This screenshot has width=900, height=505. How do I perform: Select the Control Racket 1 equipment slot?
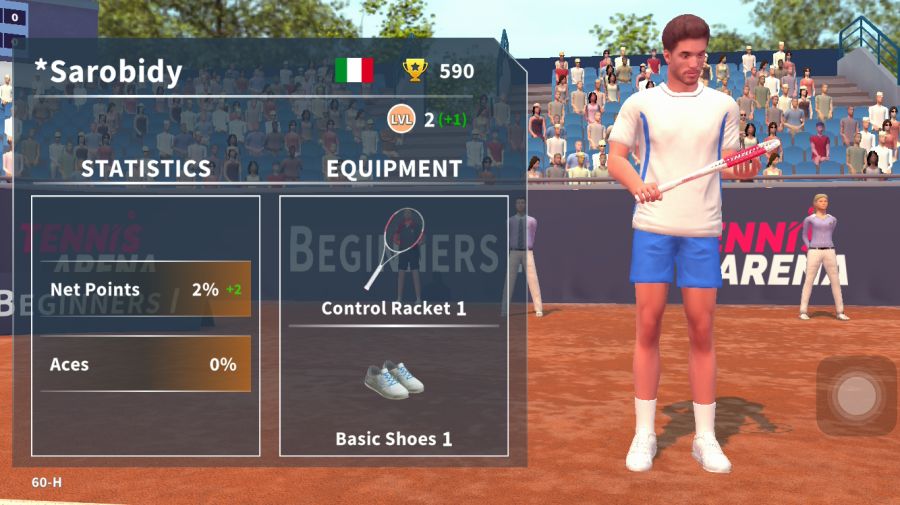coord(393,261)
